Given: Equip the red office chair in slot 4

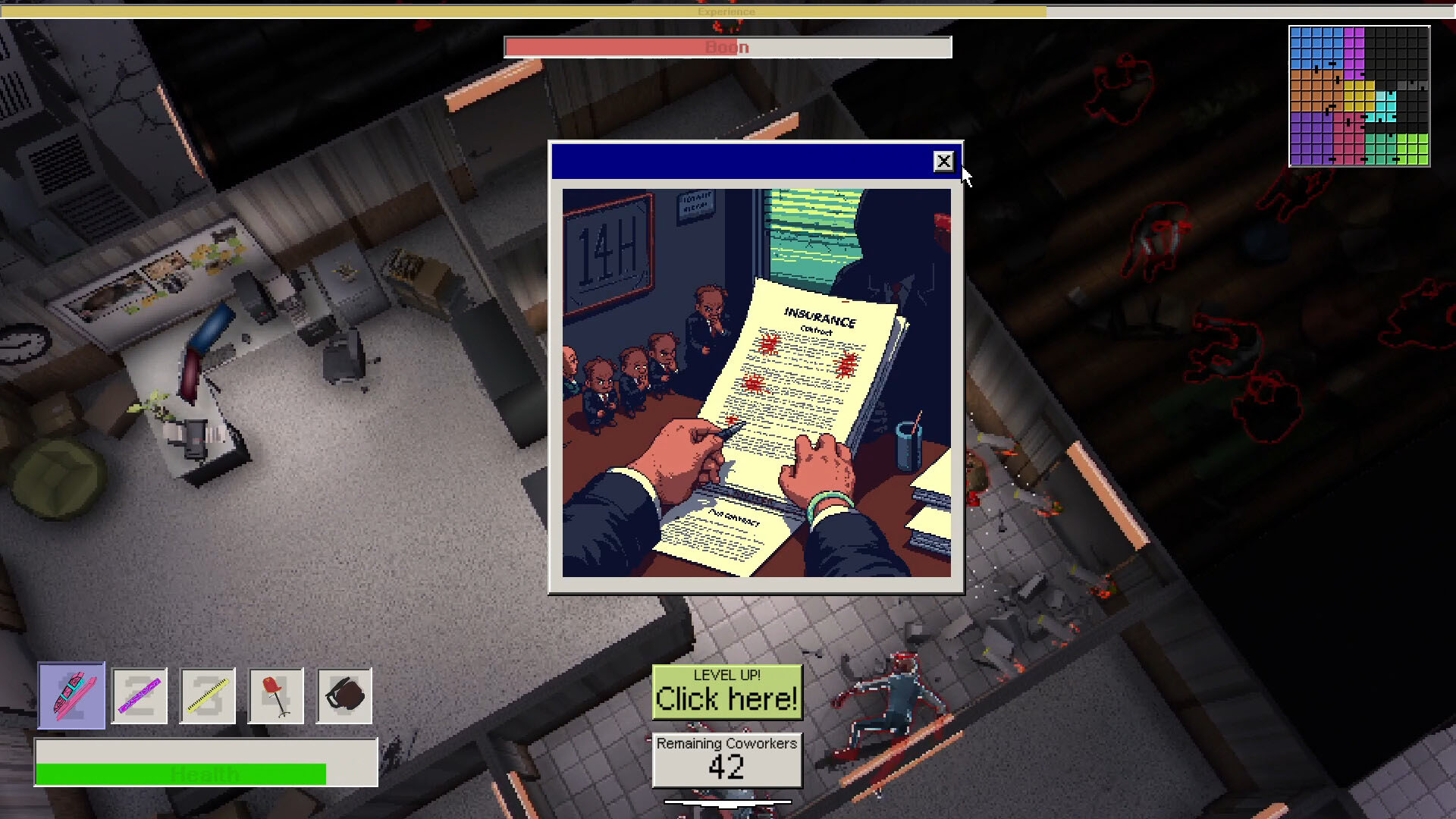Looking at the screenshot, I should pos(276,695).
